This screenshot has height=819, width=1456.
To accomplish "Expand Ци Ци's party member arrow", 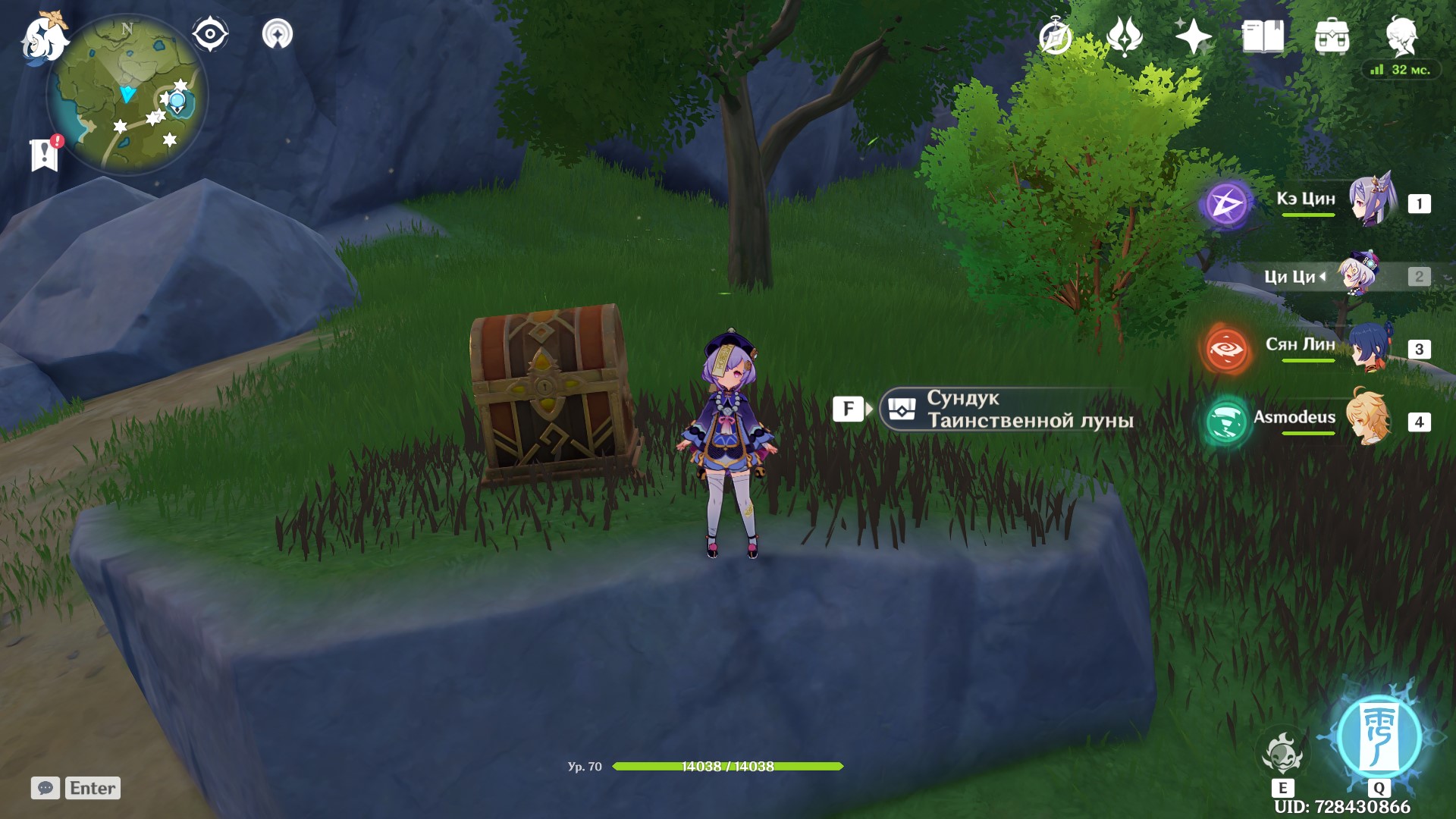I will (x=1321, y=278).
